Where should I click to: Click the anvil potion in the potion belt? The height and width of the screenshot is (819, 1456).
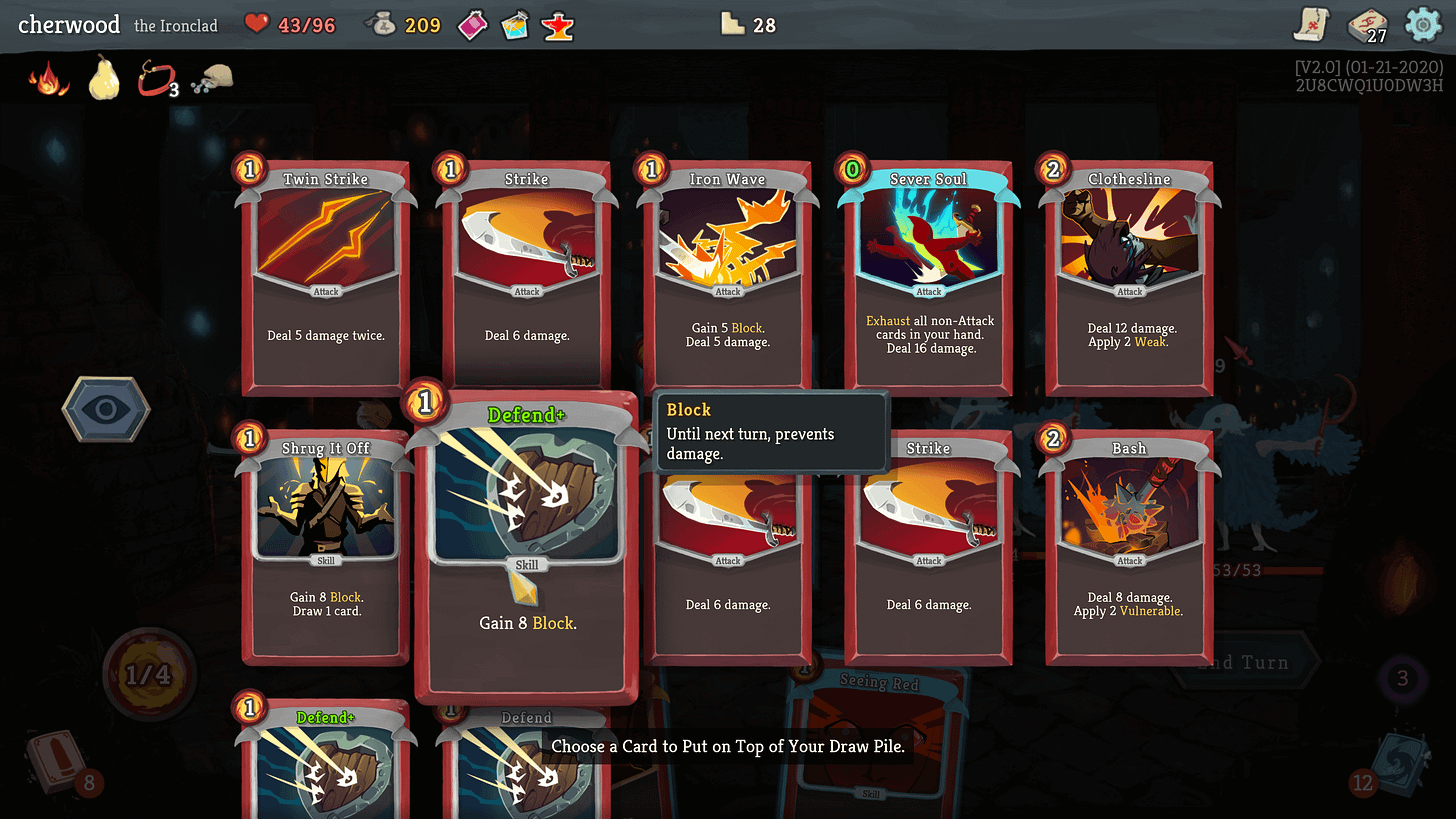click(x=557, y=25)
